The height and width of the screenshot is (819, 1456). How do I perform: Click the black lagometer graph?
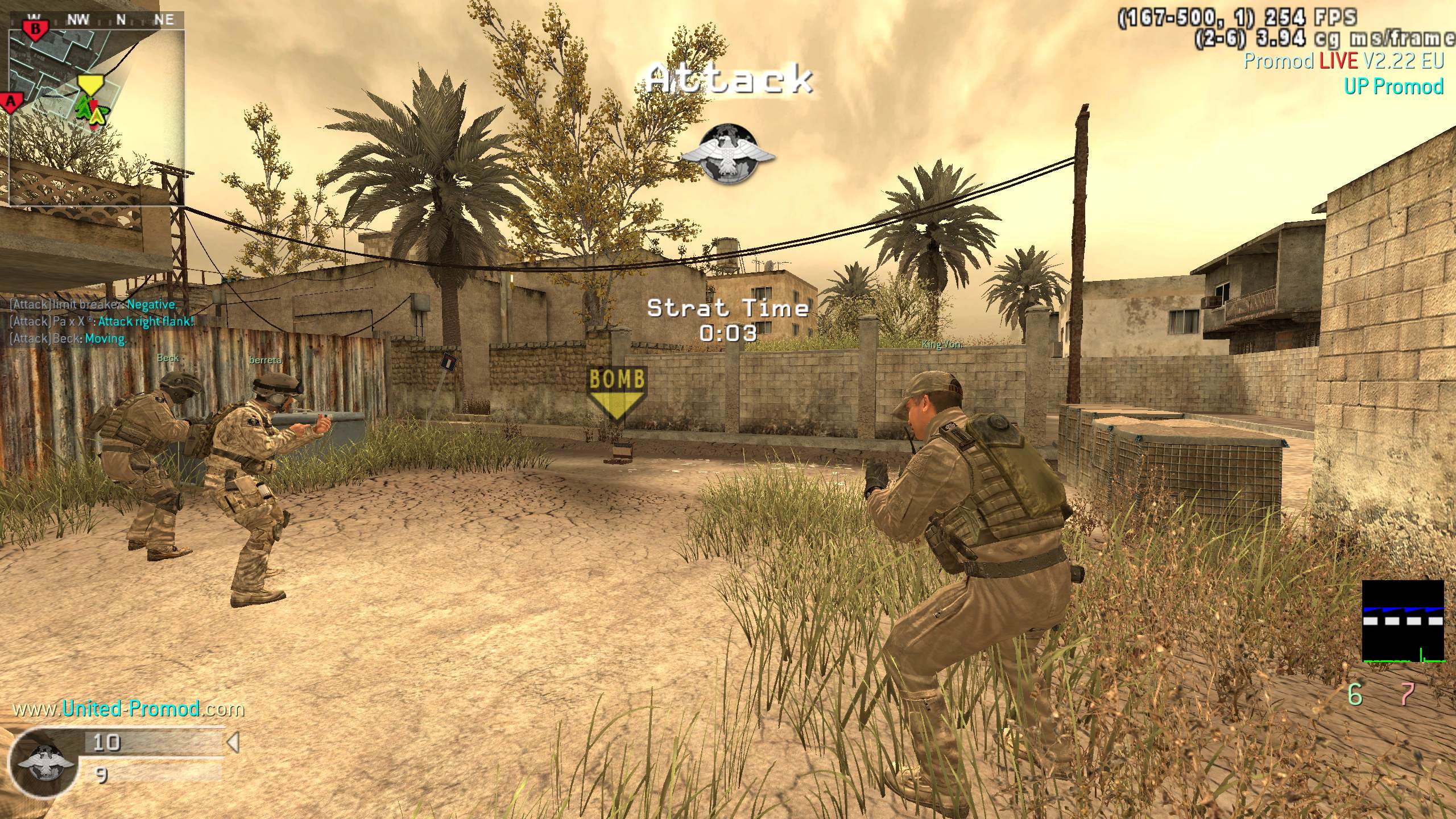(1403, 621)
